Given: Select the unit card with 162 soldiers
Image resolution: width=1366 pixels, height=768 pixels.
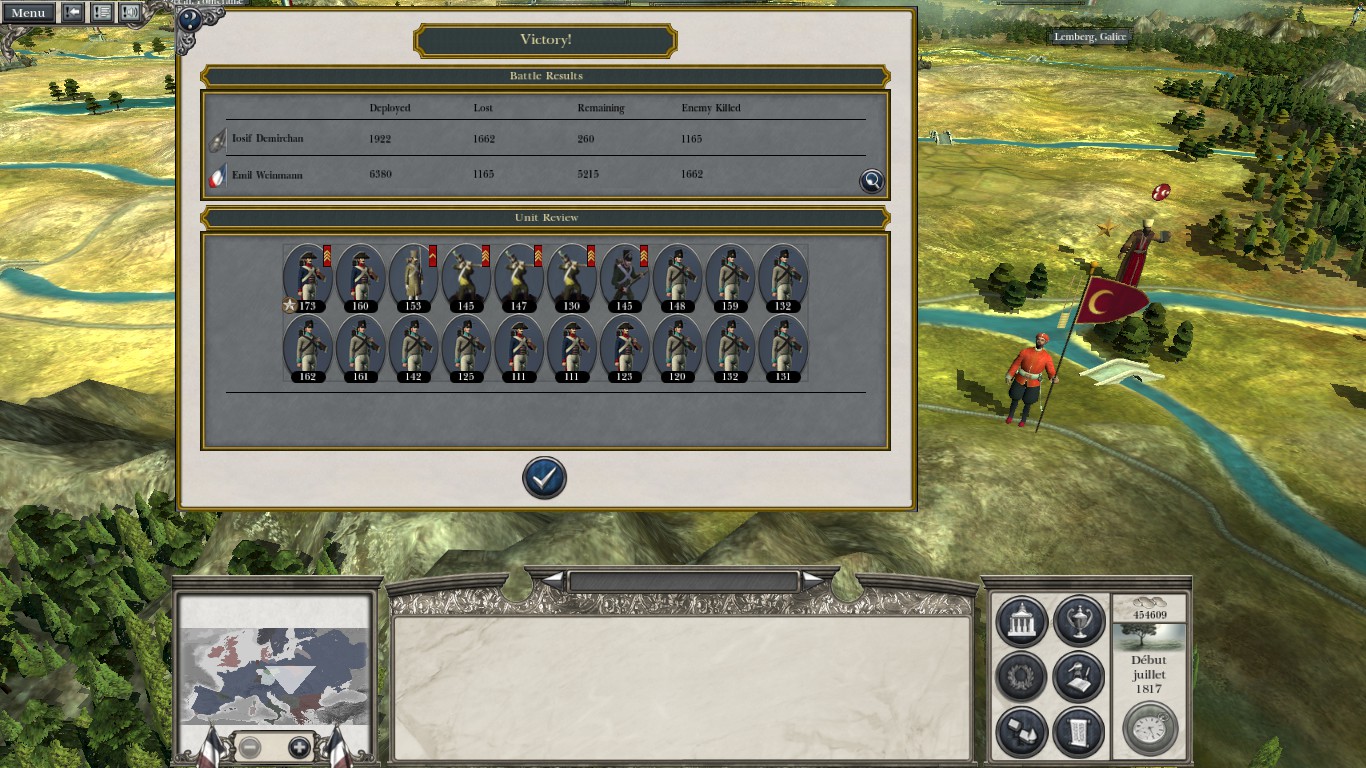Looking at the screenshot, I should [307, 347].
